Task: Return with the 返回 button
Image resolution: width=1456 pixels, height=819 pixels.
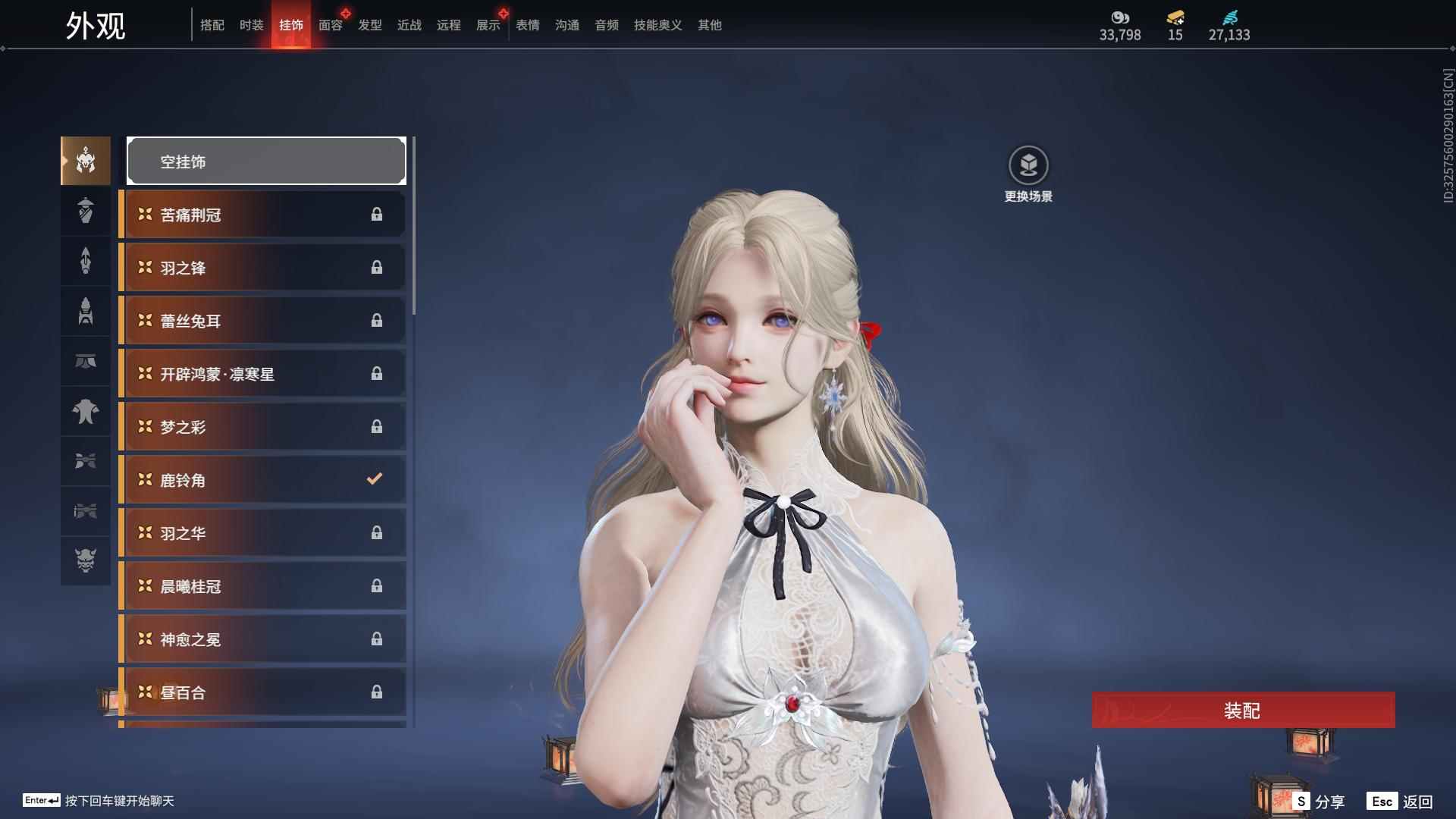Action: click(x=1401, y=802)
